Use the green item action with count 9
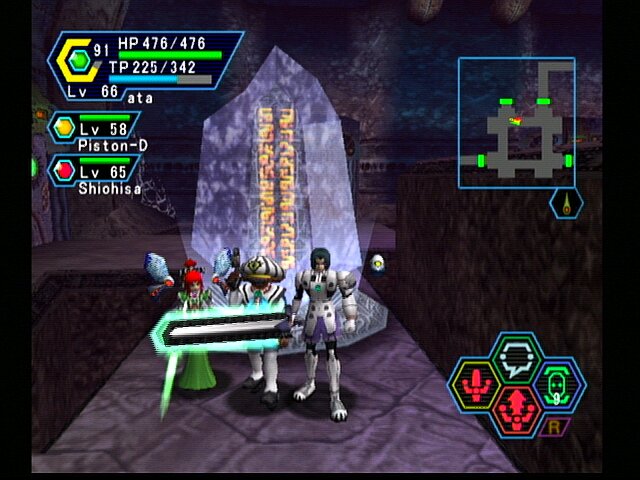Image resolution: width=640 pixels, height=480 pixels. coord(561,385)
